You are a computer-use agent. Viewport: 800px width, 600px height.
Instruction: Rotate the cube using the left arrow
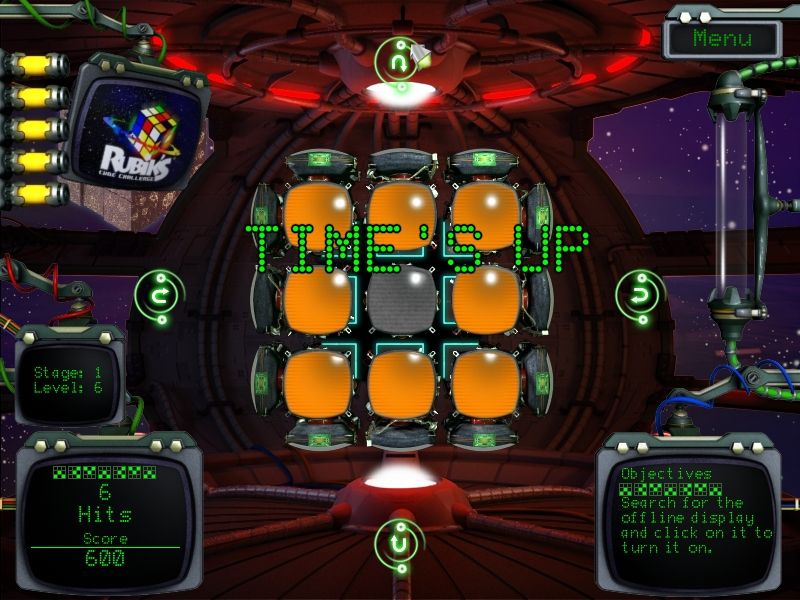tap(159, 295)
